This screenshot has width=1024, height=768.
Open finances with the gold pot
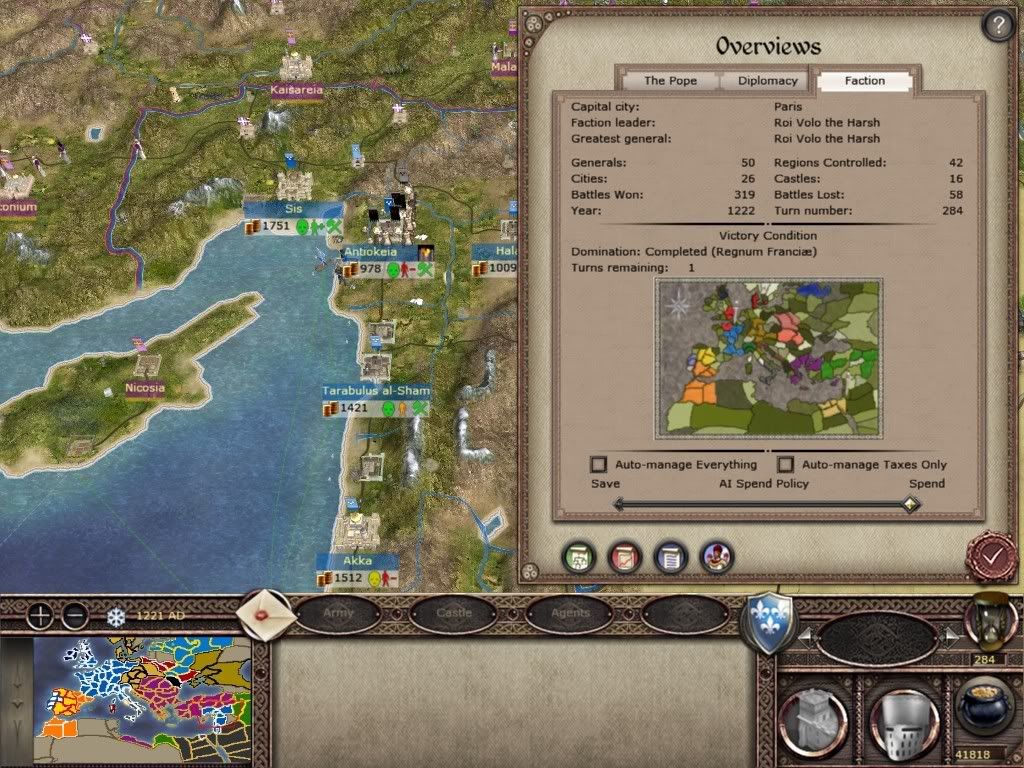[x=984, y=712]
